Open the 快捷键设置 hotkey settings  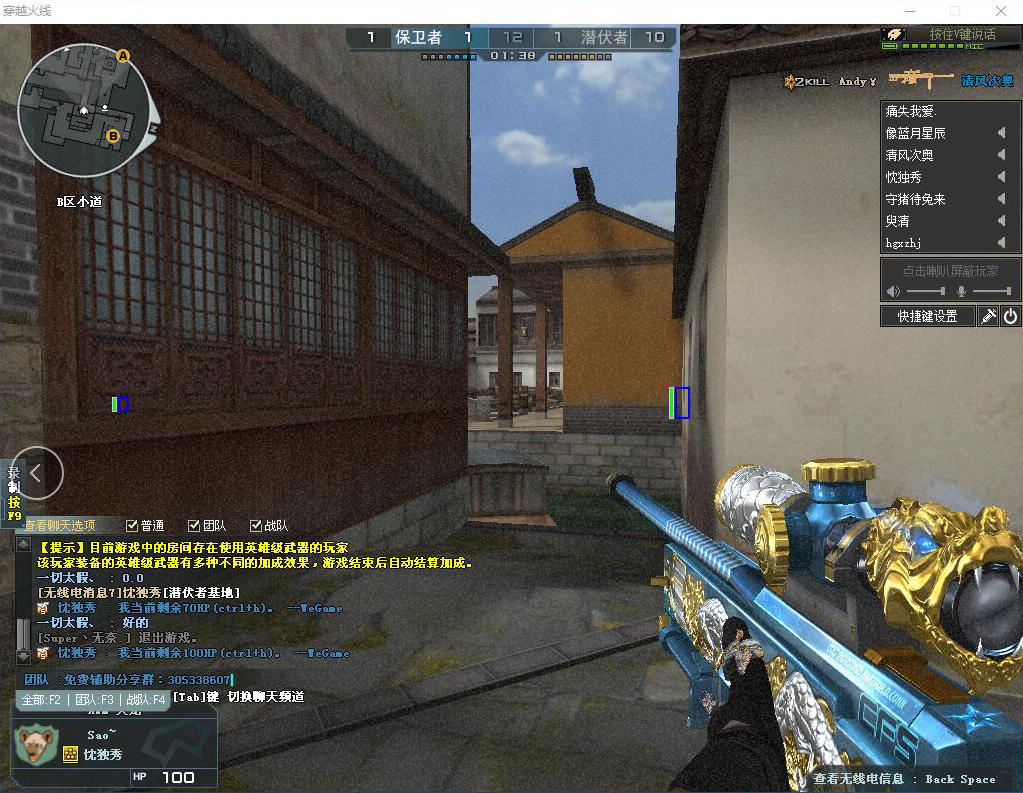[927, 316]
